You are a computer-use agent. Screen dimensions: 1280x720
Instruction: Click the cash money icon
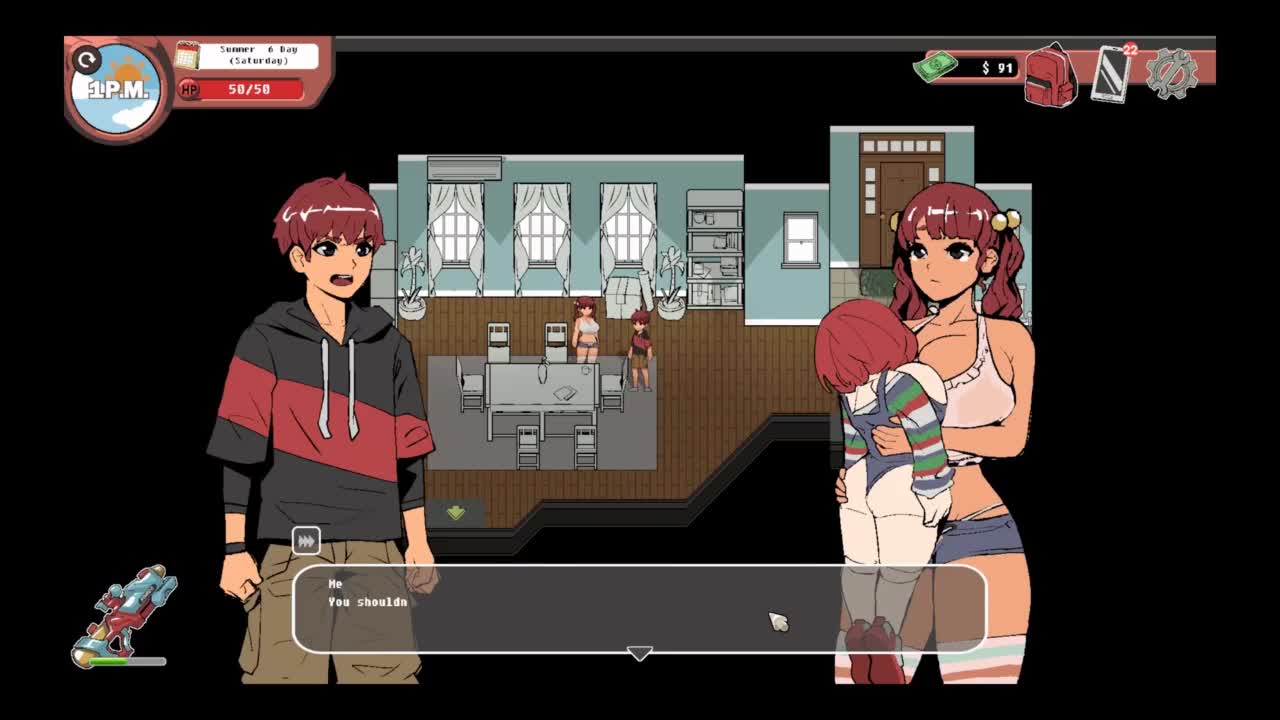(935, 67)
